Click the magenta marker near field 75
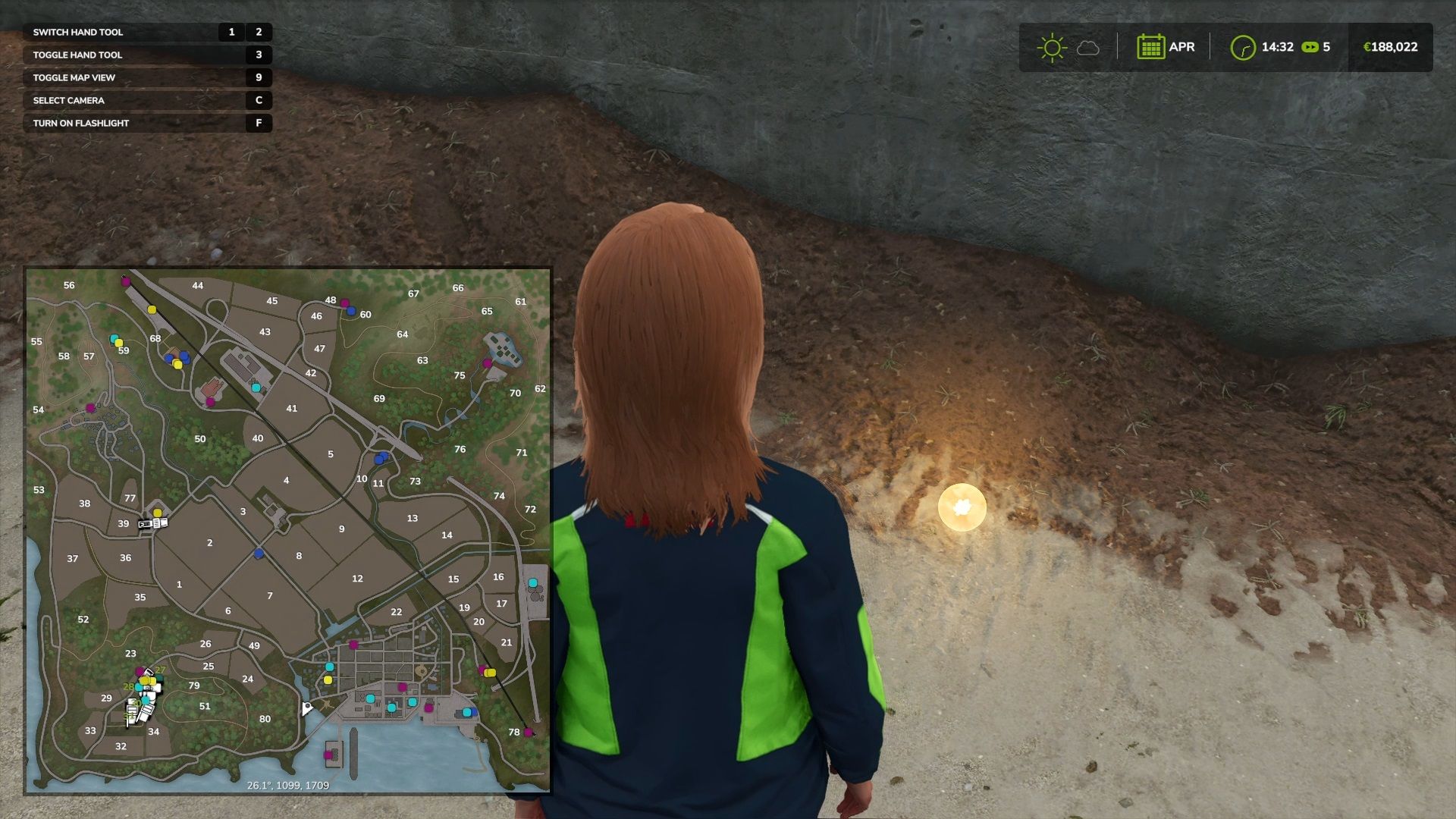Screen dimensions: 1456x819 [486, 363]
